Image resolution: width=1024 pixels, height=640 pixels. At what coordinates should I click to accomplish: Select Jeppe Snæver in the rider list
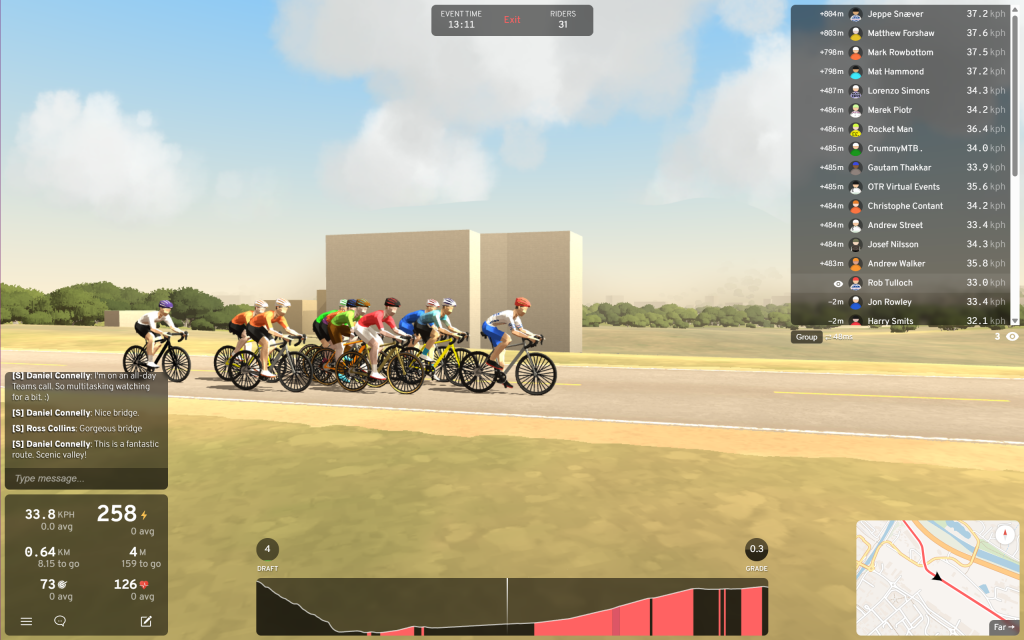tap(895, 14)
